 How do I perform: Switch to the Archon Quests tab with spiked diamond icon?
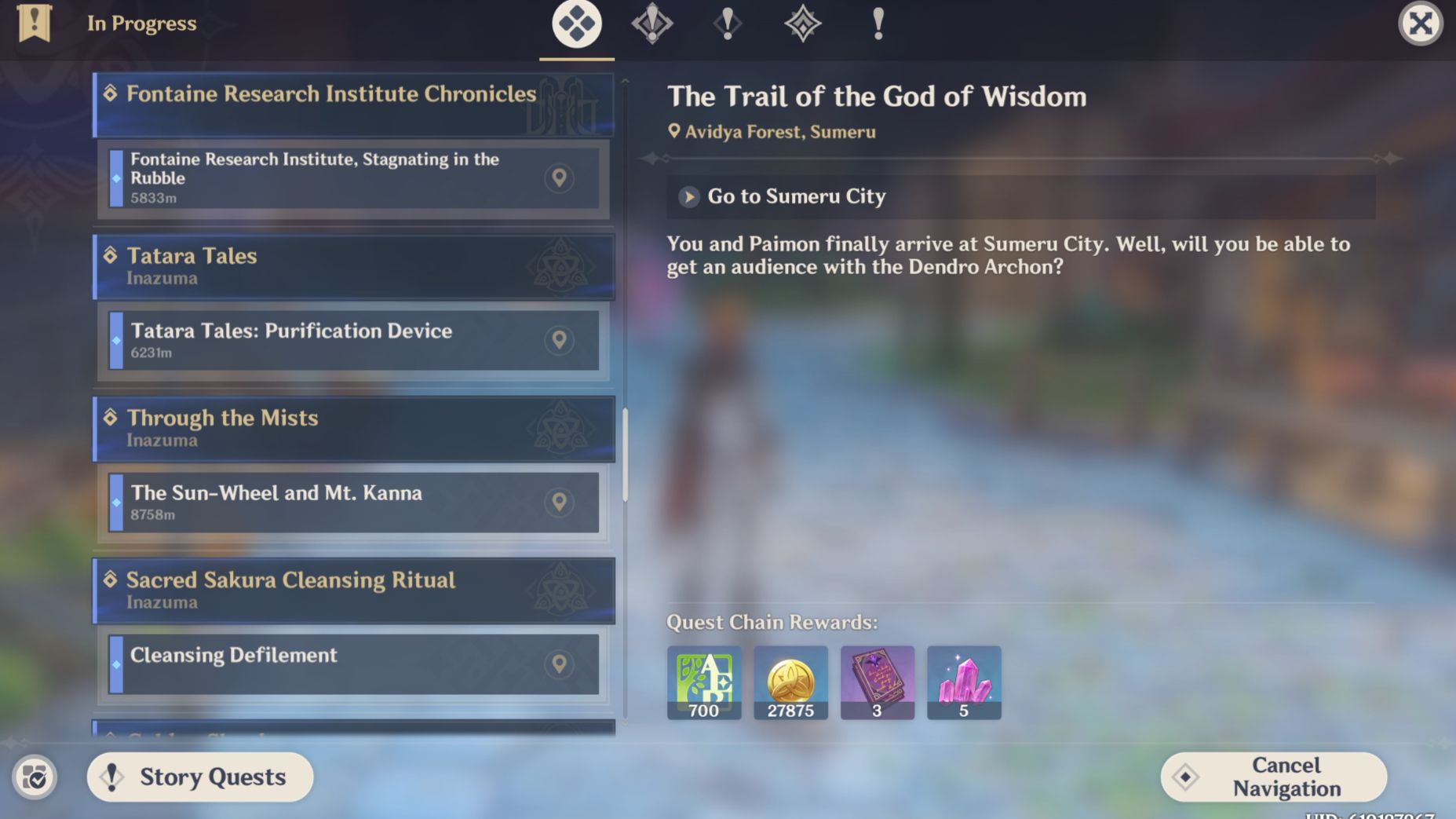(x=651, y=24)
